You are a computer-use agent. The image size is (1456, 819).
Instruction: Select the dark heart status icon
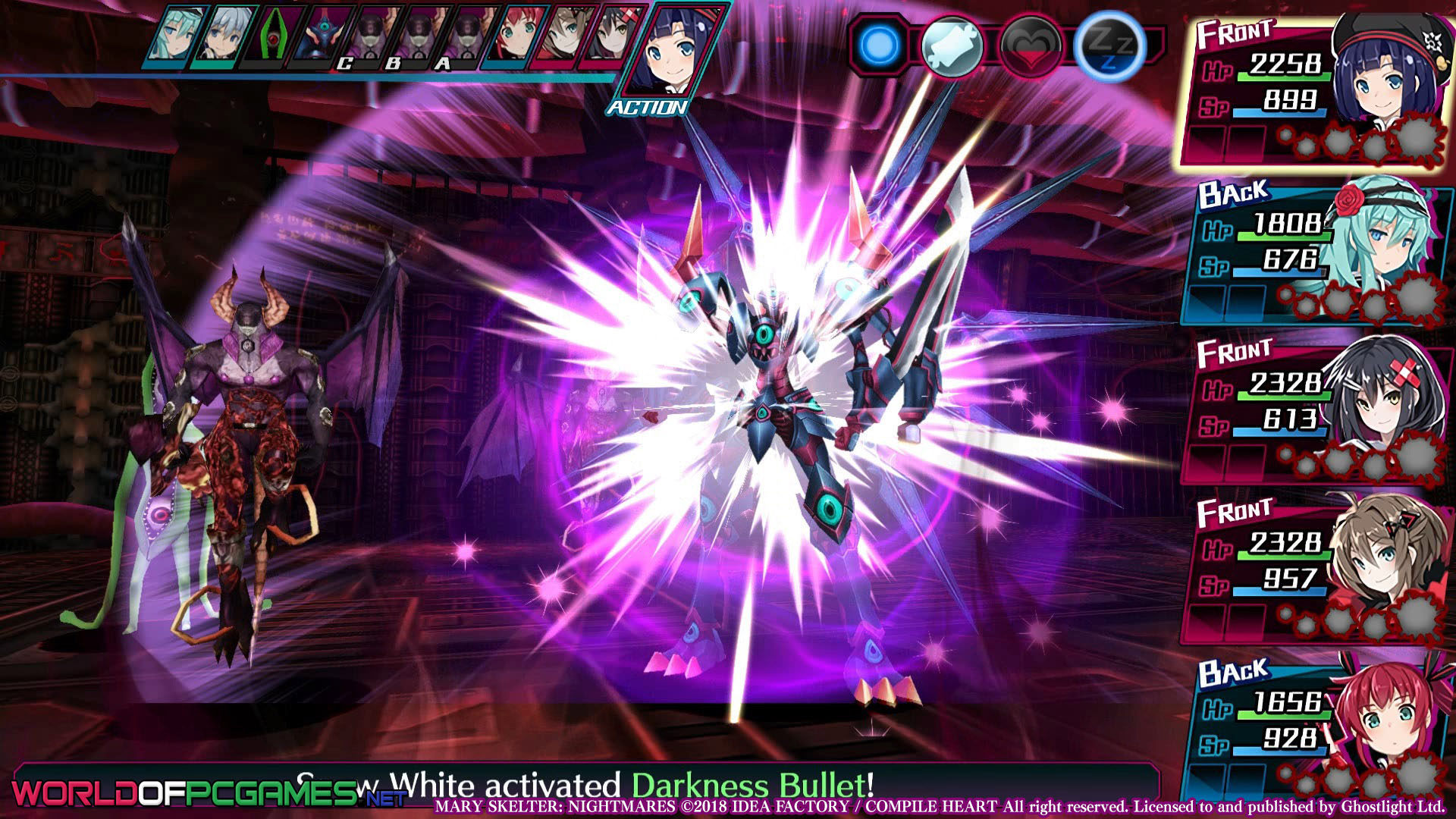pos(1030,47)
